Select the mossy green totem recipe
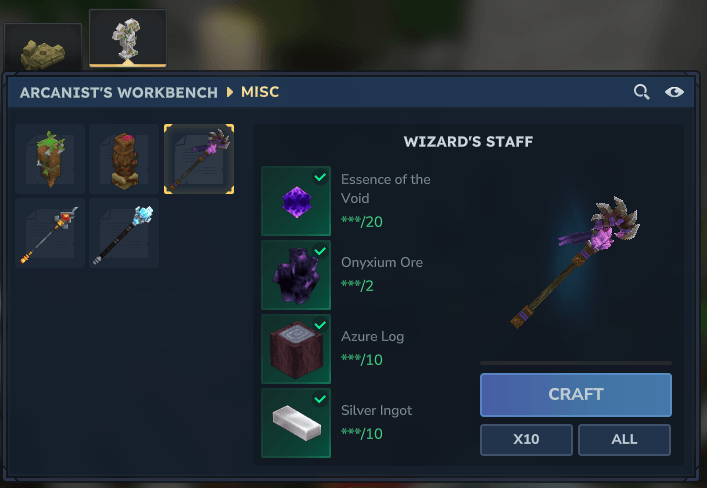The width and height of the screenshot is (707, 488). [x=51, y=159]
